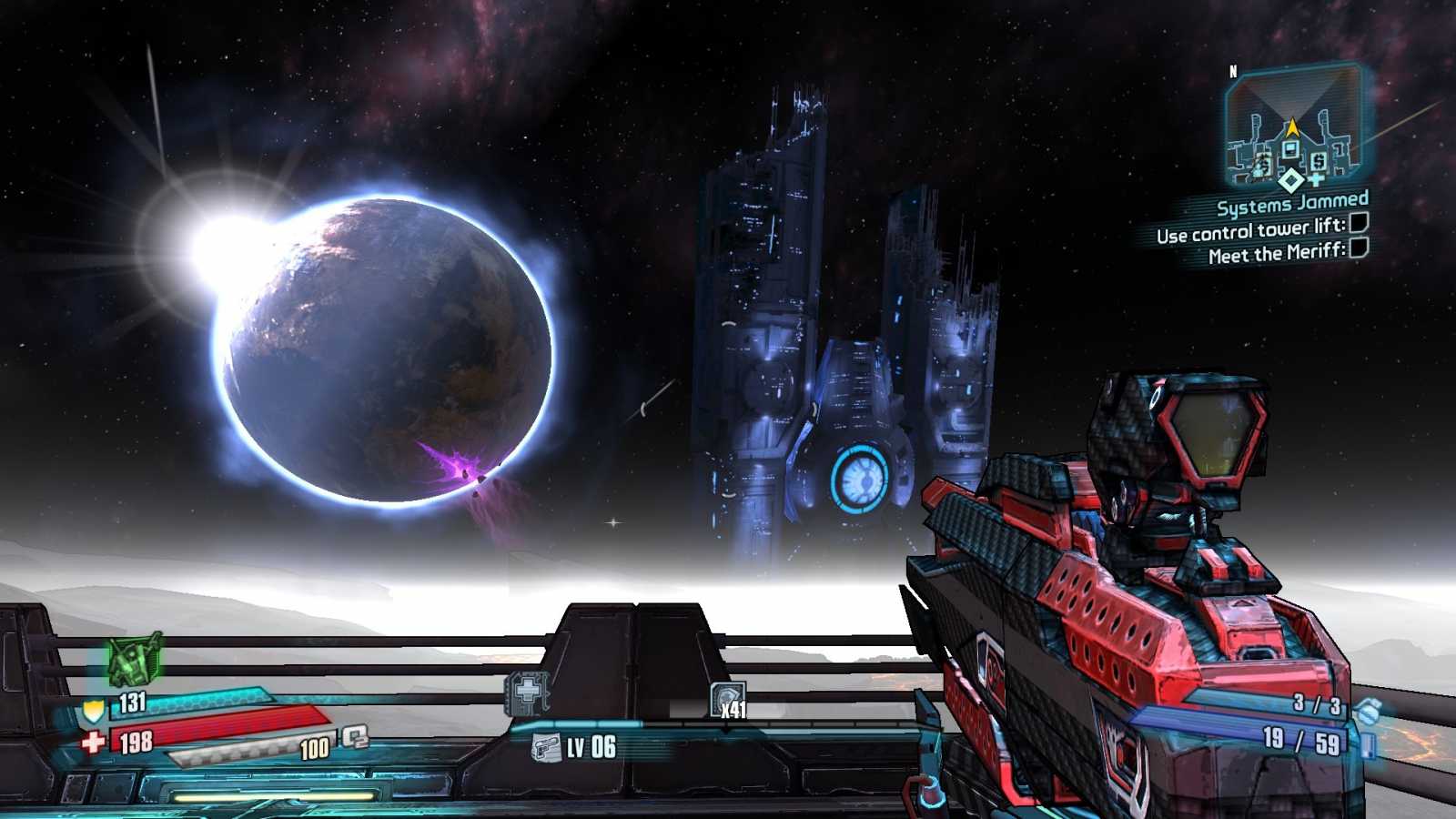Expand the minimap in the corner
1456x819 pixels.
click(x=1297, y=127)
